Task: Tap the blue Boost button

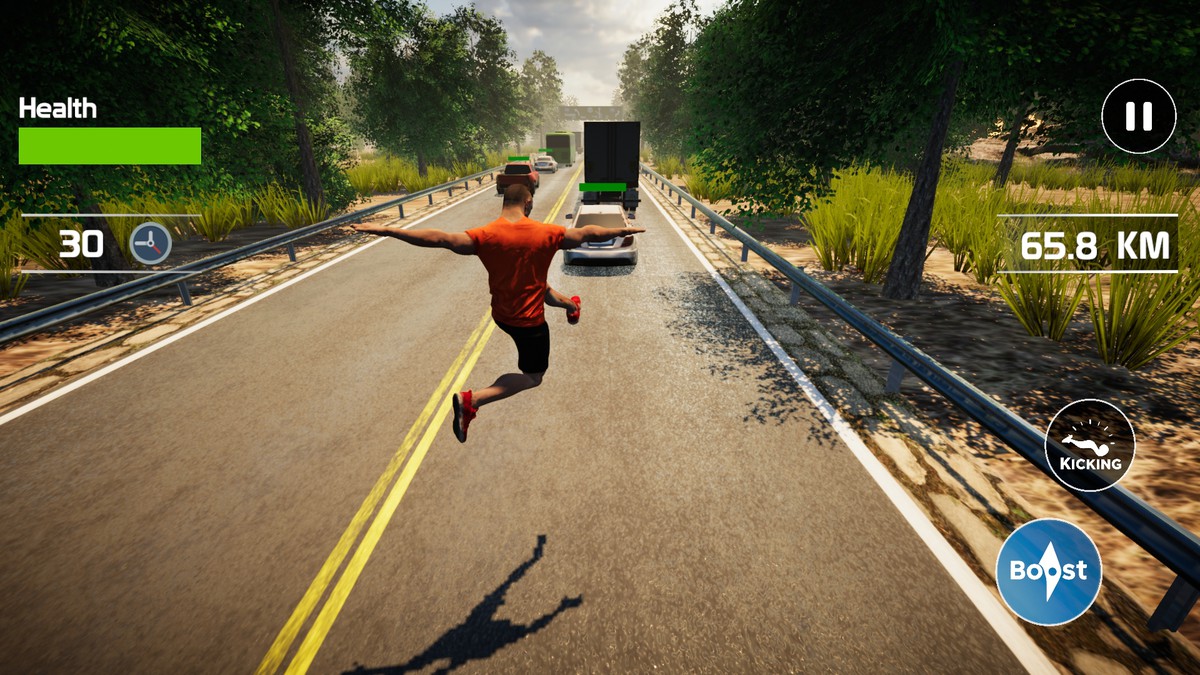Action: pos(1048,572)
